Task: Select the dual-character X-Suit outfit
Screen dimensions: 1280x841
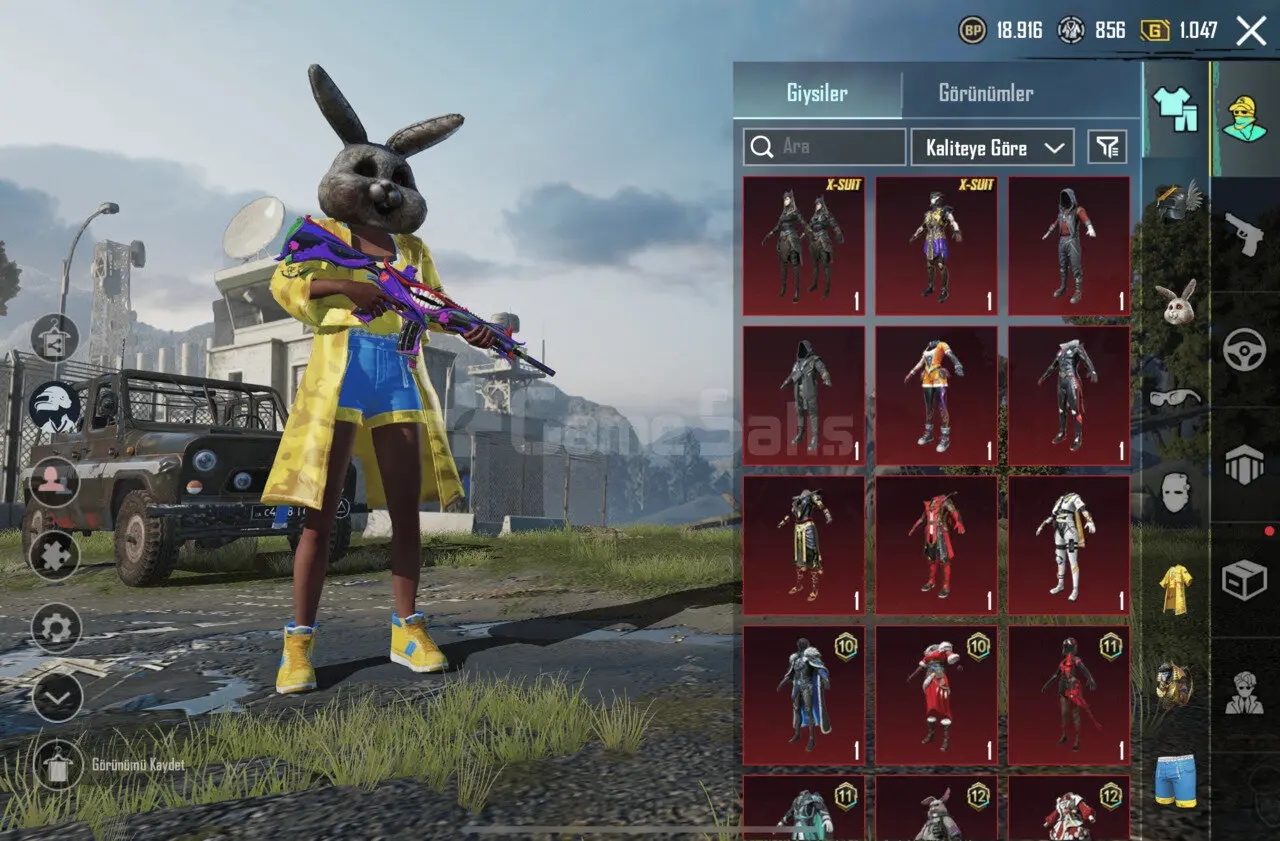Action: pos(804,246)
